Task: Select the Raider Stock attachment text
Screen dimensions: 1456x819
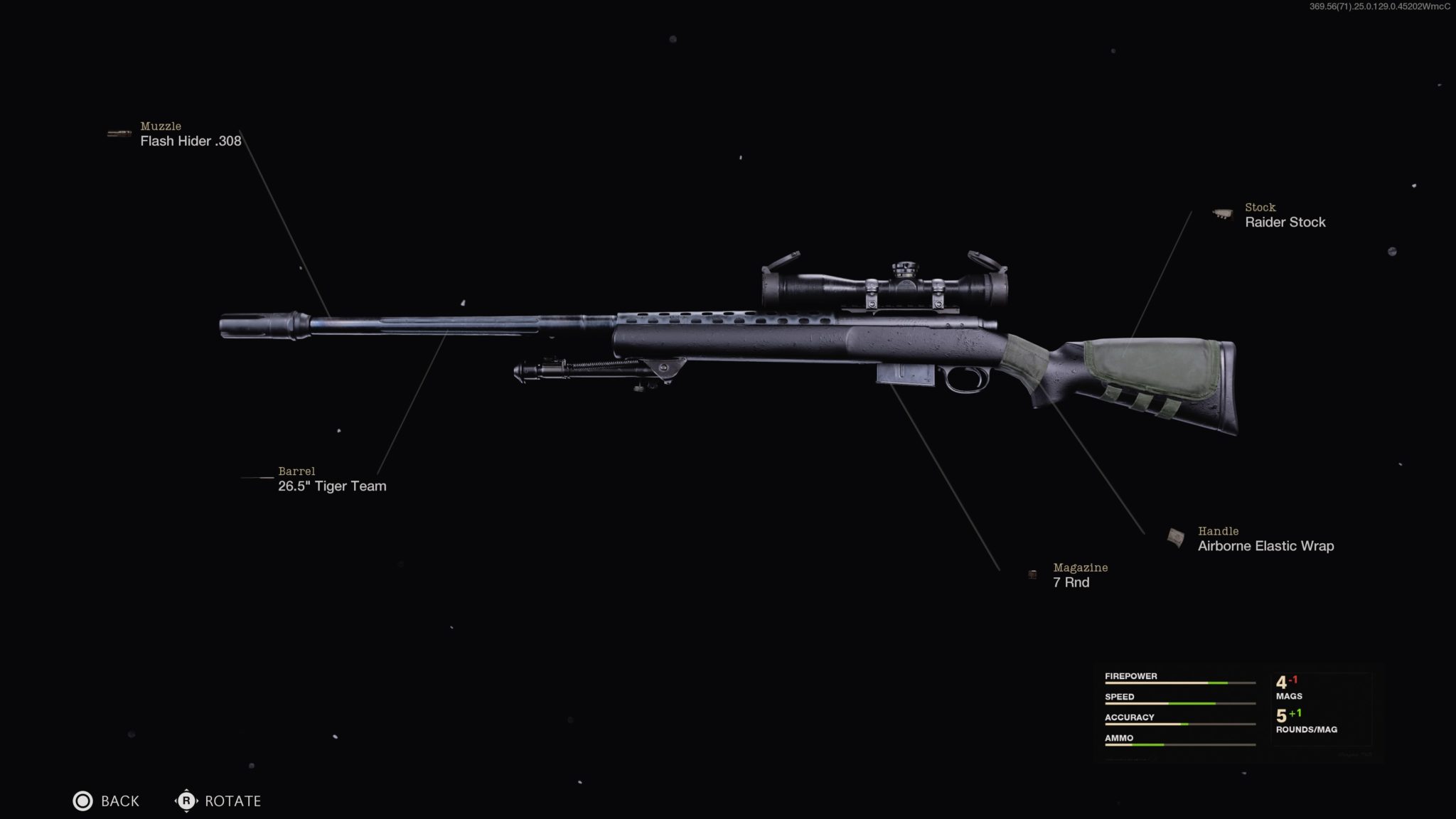Action: tap(1284, 222)
